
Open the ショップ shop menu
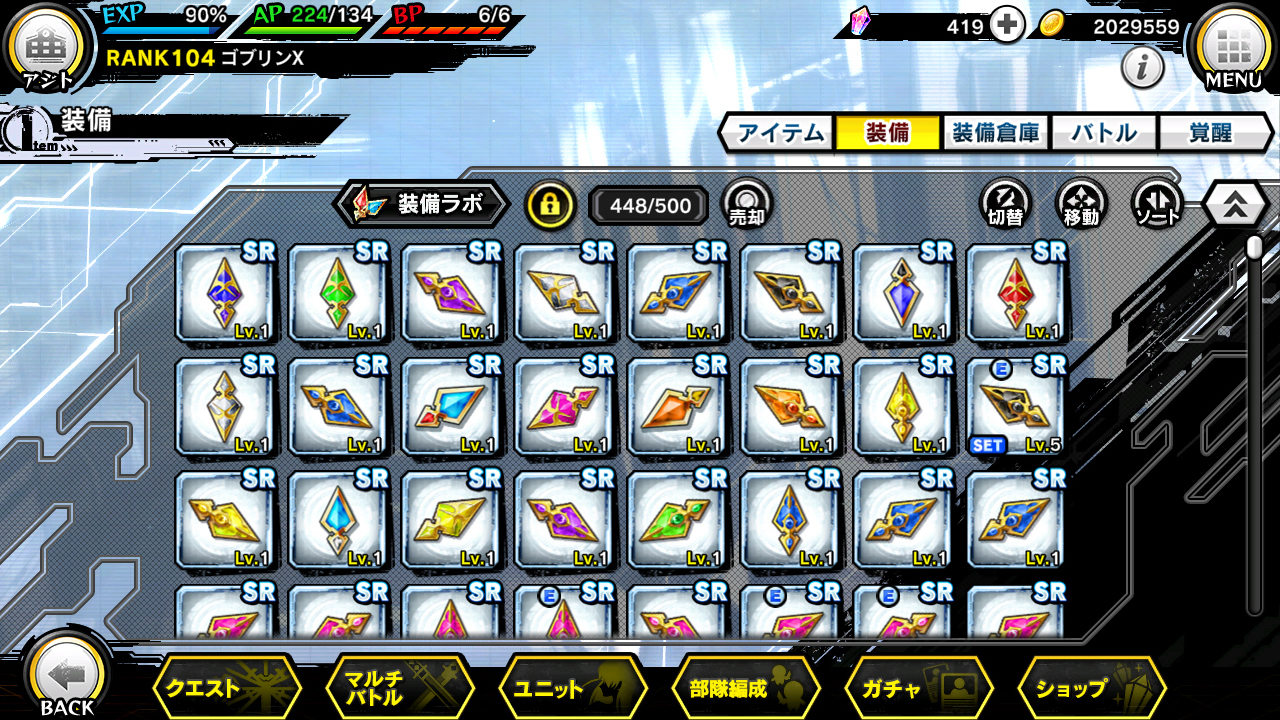pyautogui.click(x=1091, y=688)
